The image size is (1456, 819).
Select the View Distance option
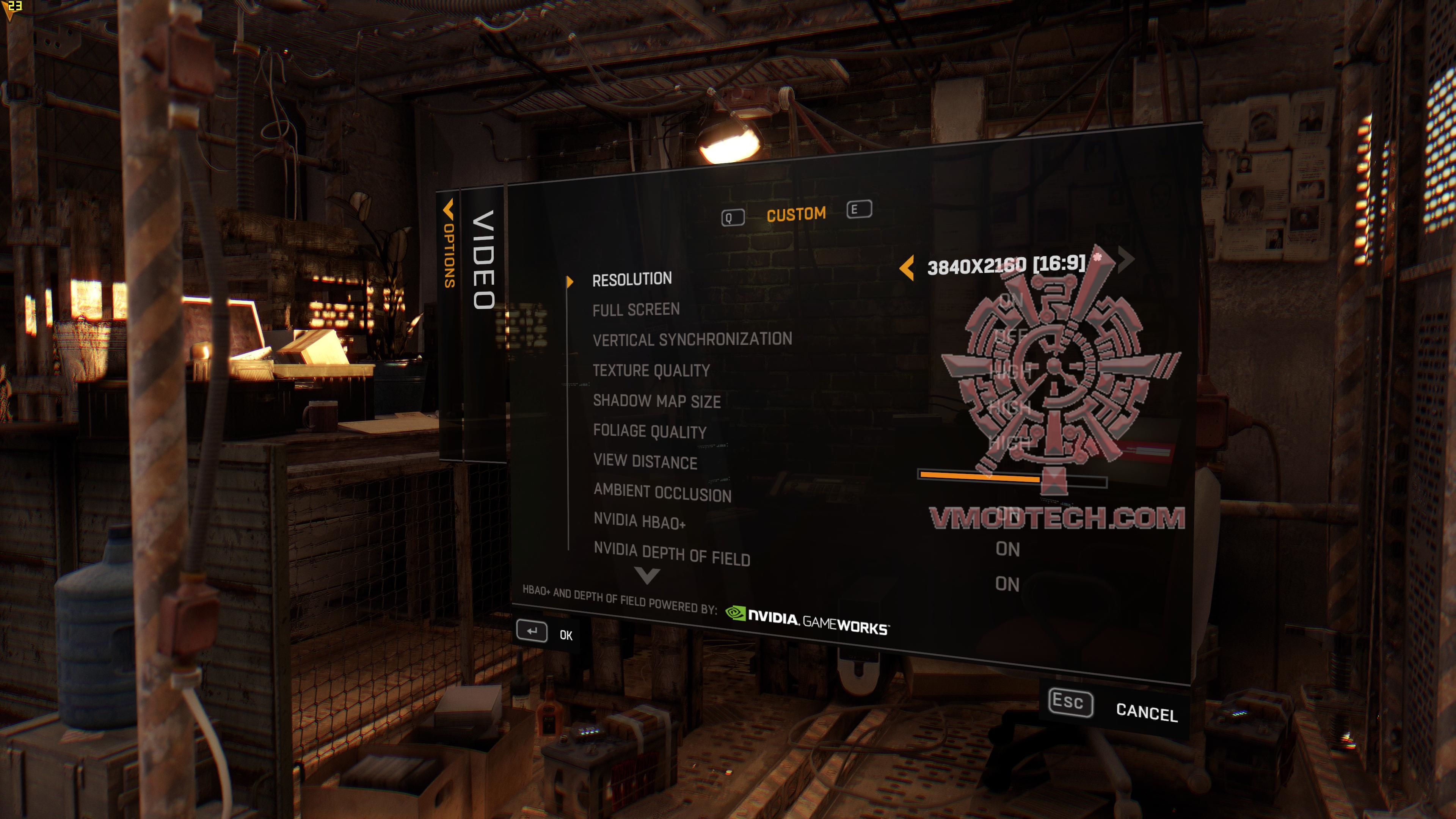(645, 462)
